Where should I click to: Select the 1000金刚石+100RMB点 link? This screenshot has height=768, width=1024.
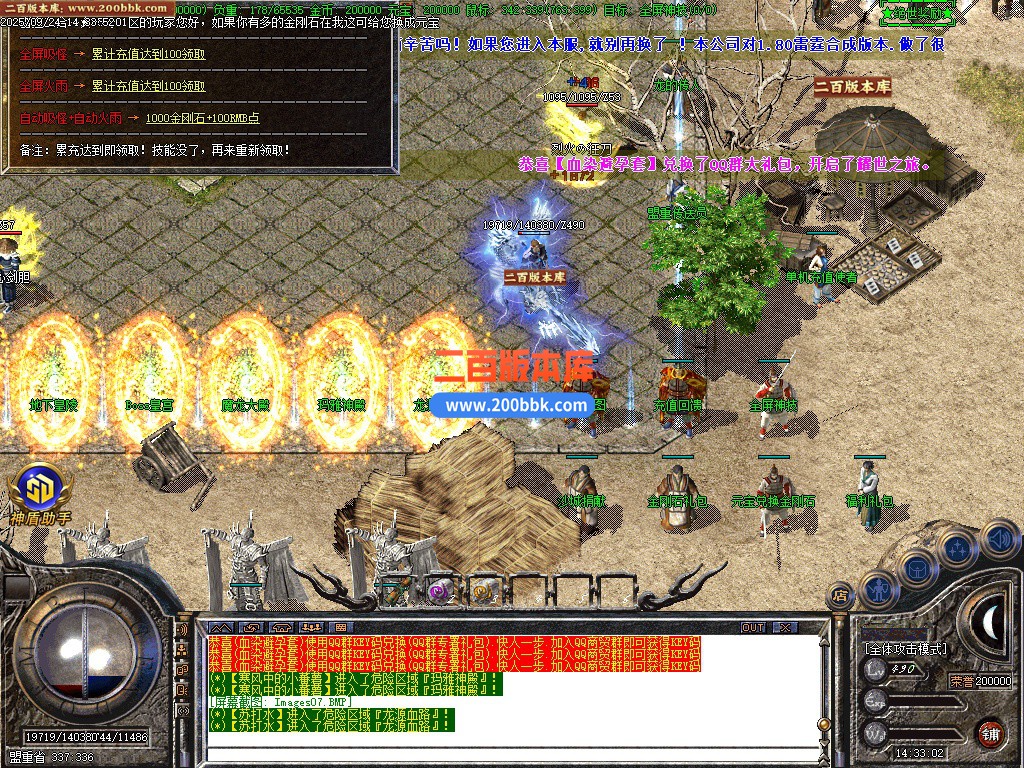(x=202, y=118)
